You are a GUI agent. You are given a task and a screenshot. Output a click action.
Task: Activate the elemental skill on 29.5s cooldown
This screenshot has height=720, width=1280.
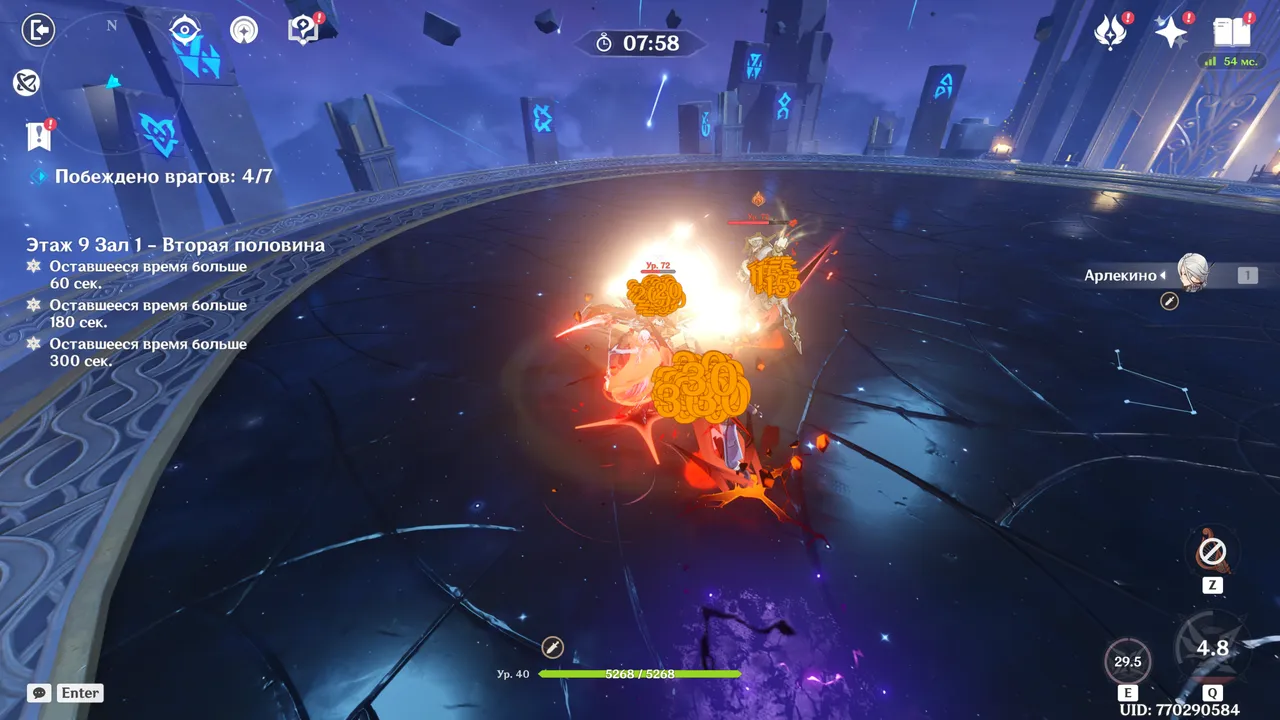click(x=1128, y=661)
